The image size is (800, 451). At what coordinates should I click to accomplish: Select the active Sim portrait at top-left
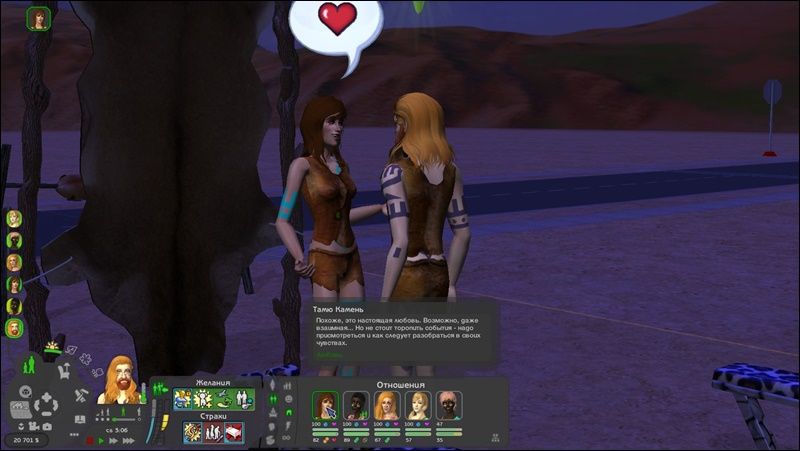pos(39,19)
